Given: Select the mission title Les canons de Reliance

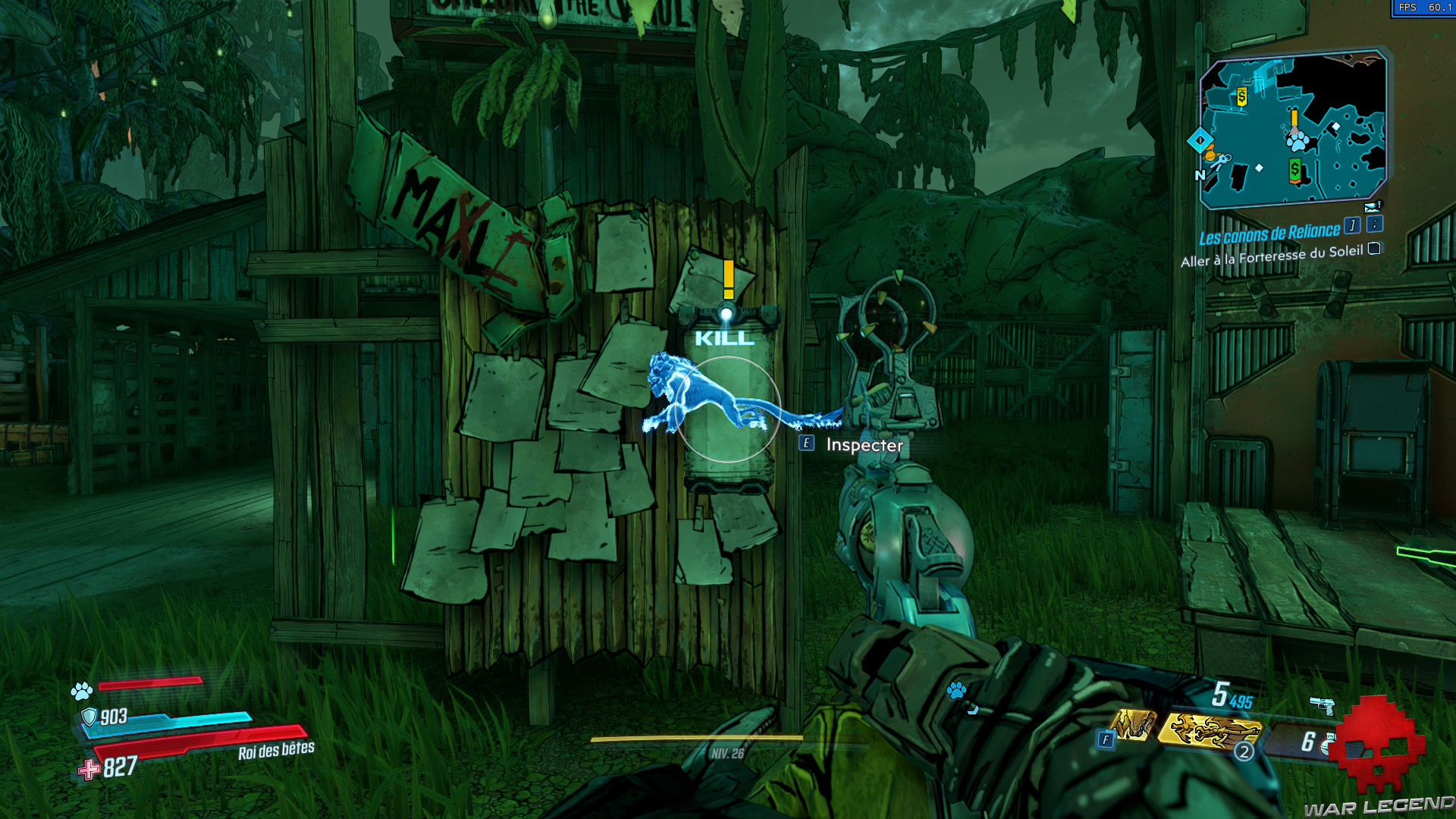Looking at the screenshot, I should (x=1269, y=233).
